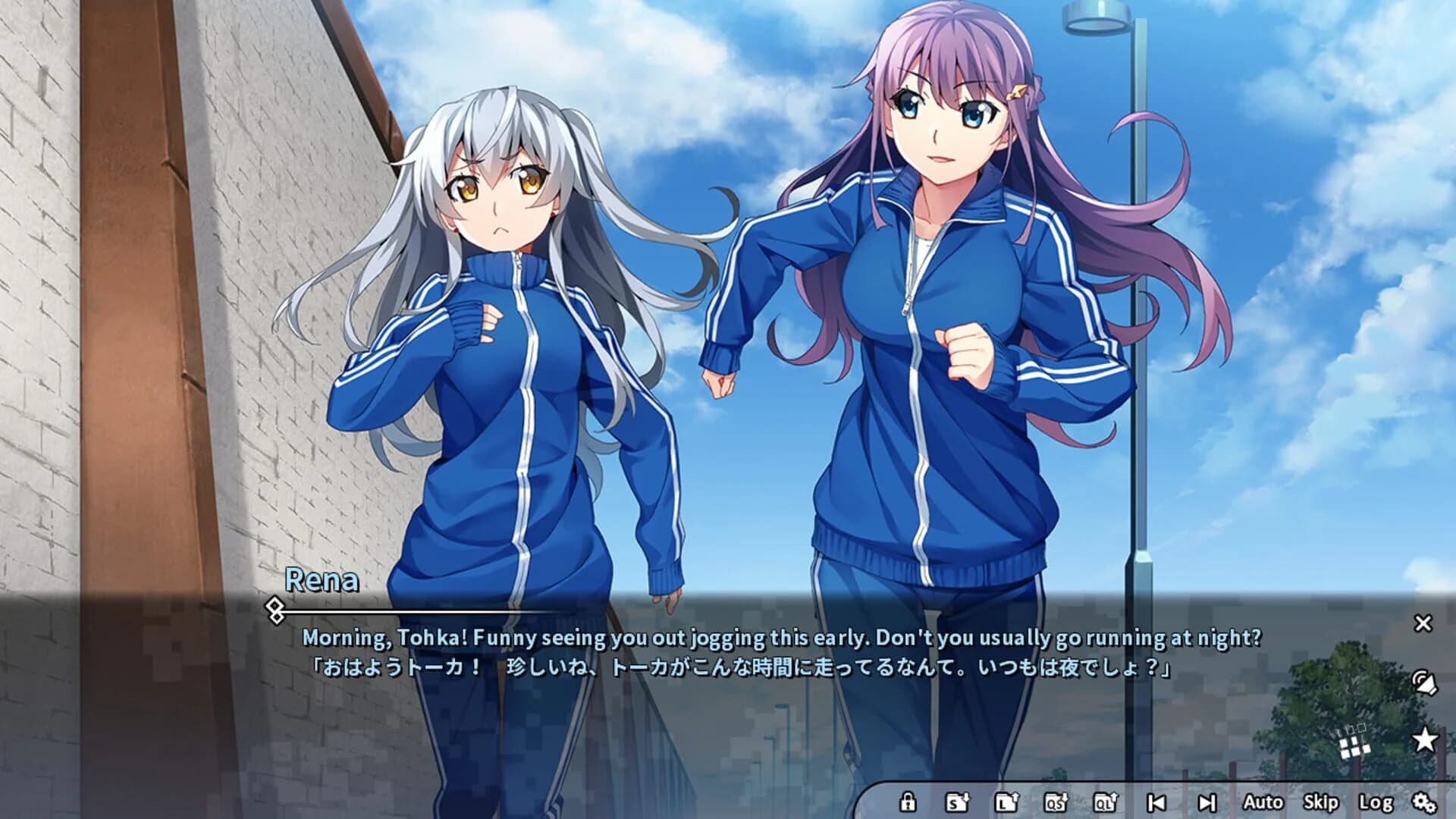Enable Auto mode for dialogue
Image resolution: width=1456 pixels, height=819 pixels.
[1263, 802]
